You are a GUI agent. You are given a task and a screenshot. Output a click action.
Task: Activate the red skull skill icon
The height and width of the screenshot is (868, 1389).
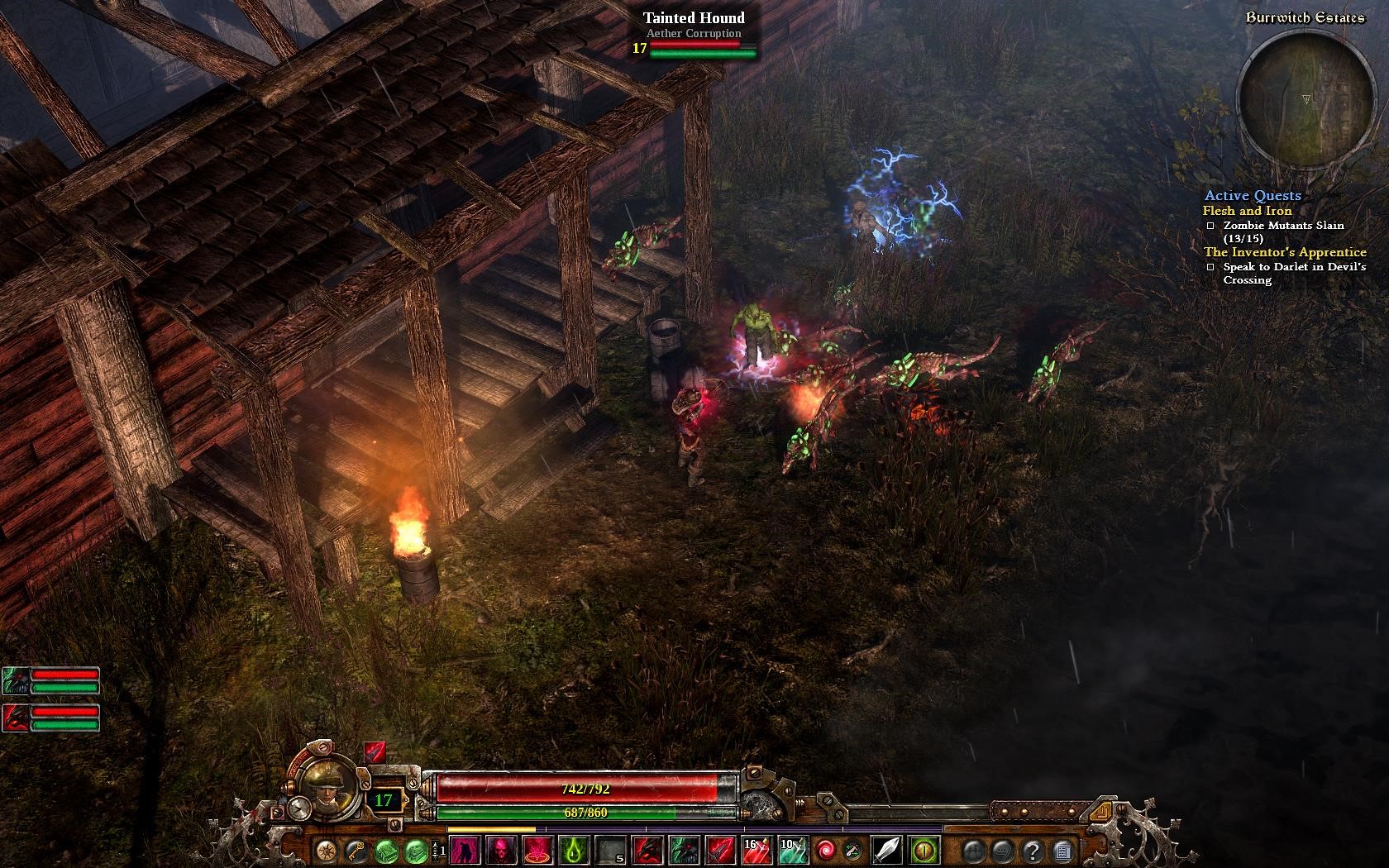pyautogui.click(x=500, y=847)
